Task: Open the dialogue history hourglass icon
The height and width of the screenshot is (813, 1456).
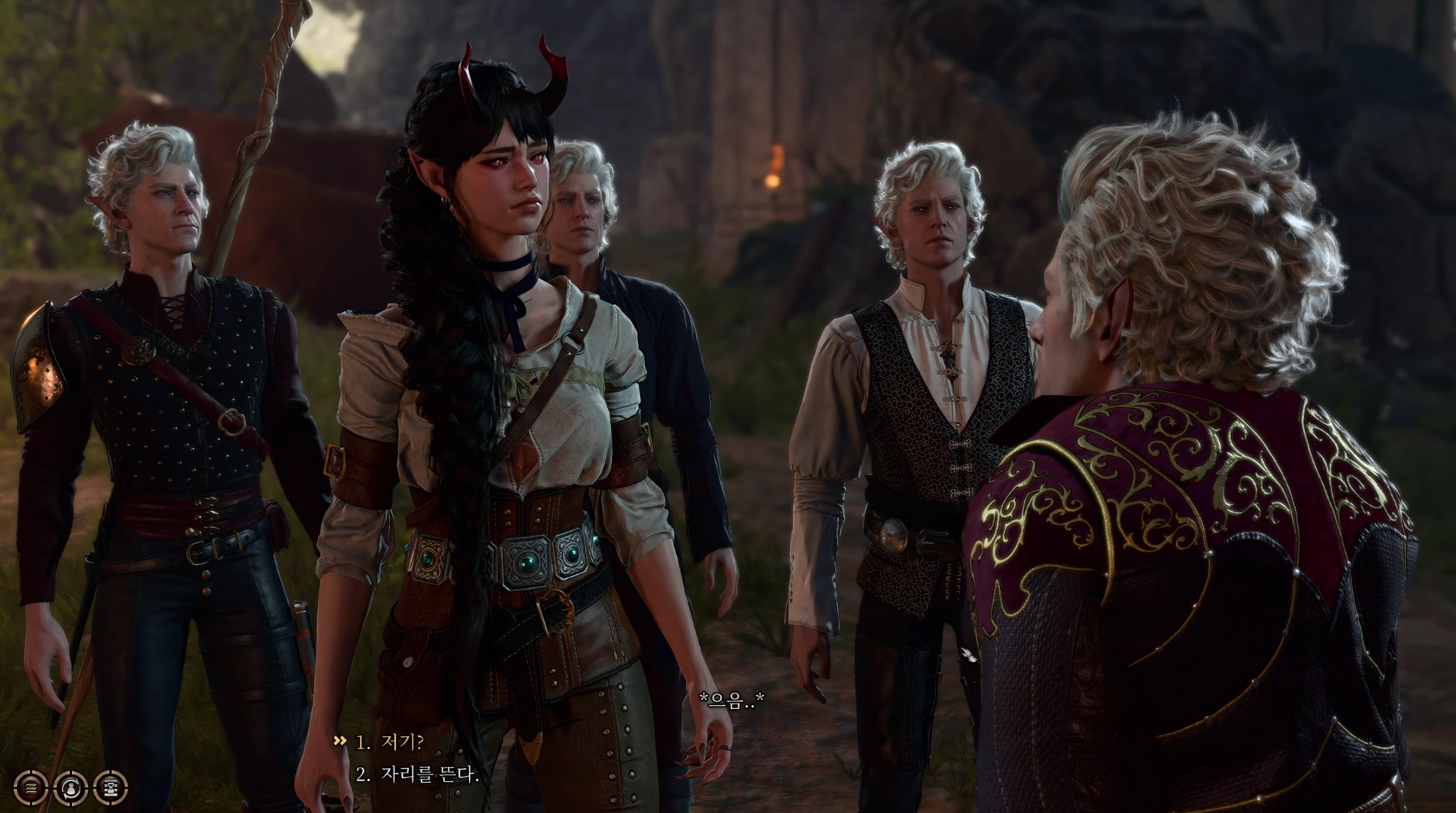Action: click(111, 787)
